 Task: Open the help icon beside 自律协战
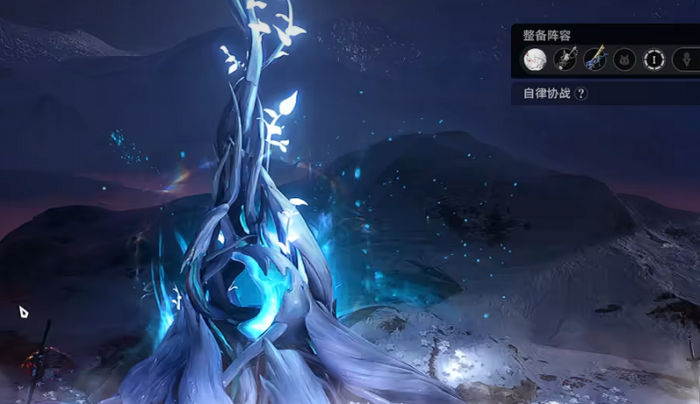pyautogui.click(x=581, y=93)
